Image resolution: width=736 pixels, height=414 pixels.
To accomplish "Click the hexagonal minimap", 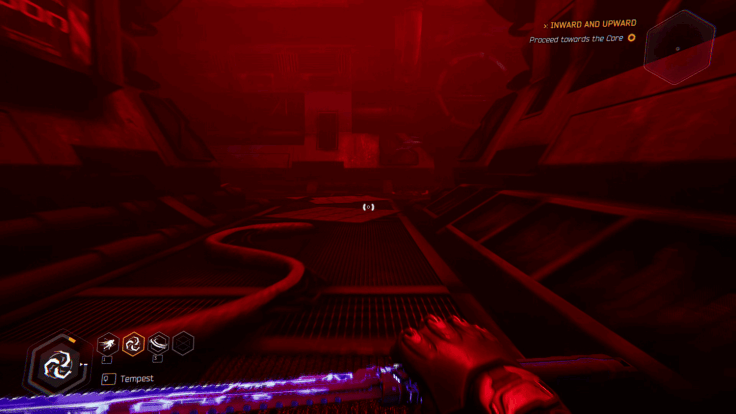I will pos(677,47).
